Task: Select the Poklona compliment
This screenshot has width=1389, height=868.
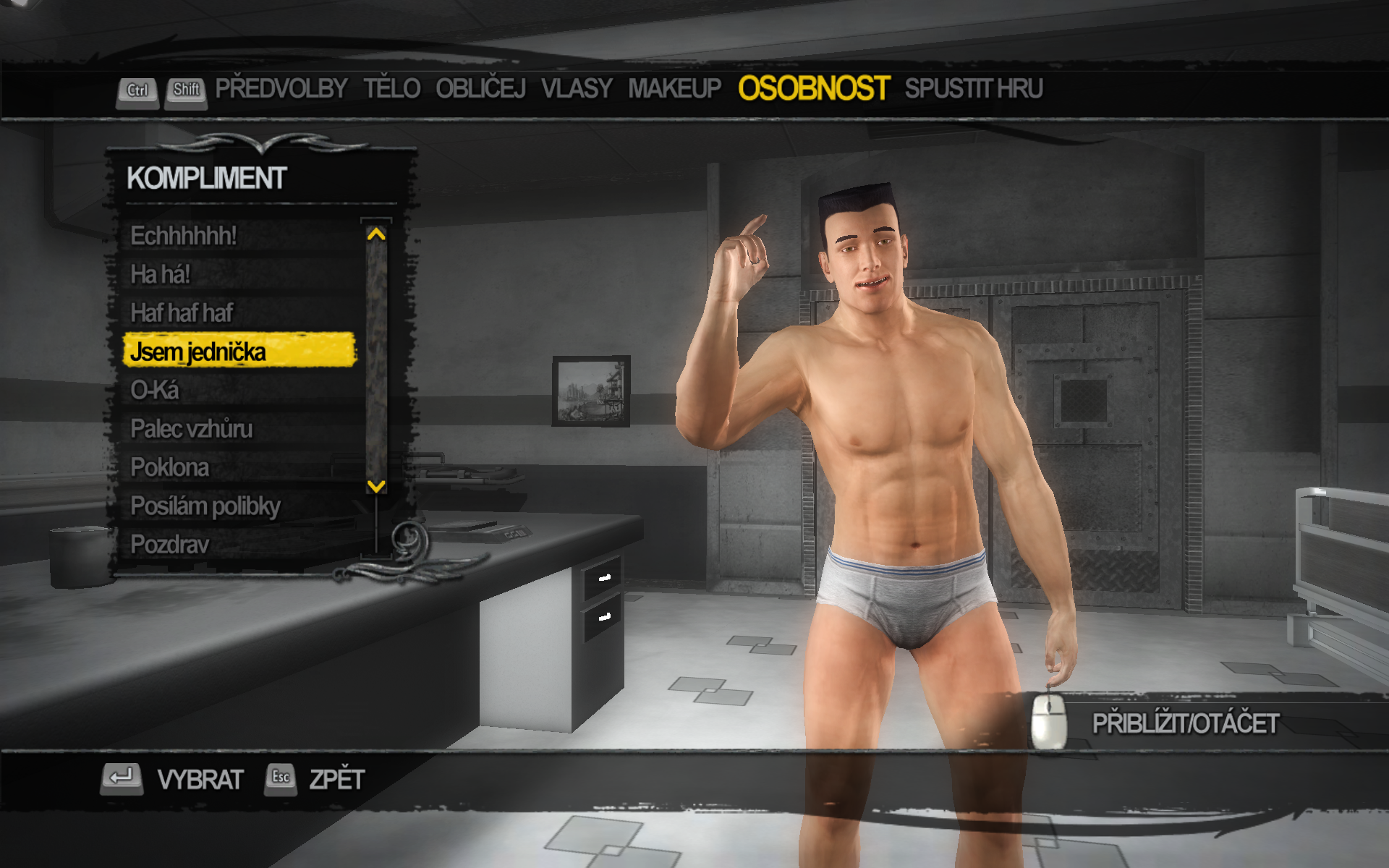Action: point(170,468)
